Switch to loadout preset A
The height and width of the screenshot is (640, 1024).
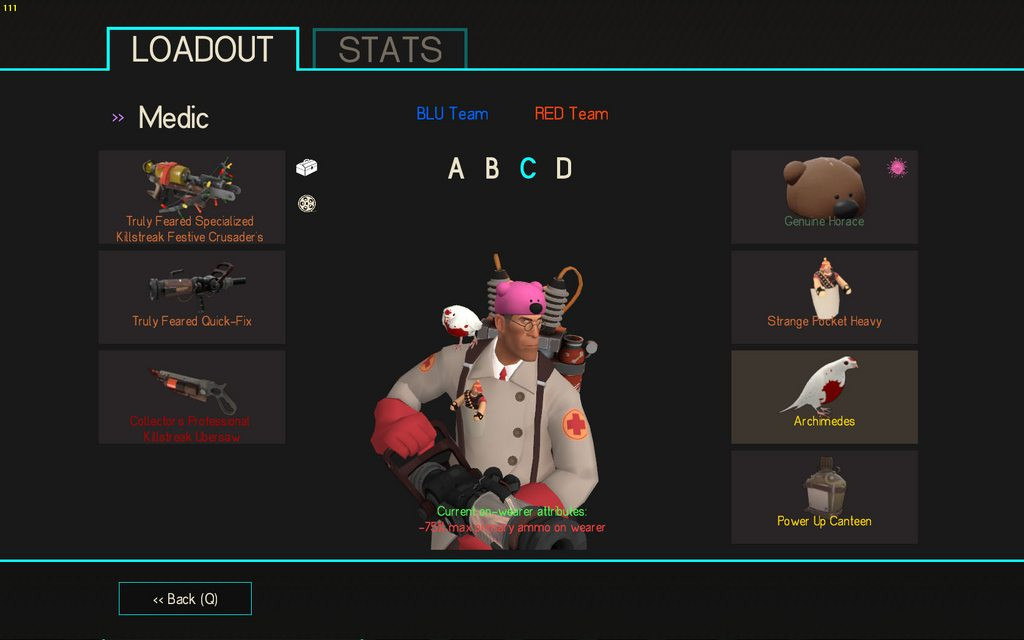(456, 169)
